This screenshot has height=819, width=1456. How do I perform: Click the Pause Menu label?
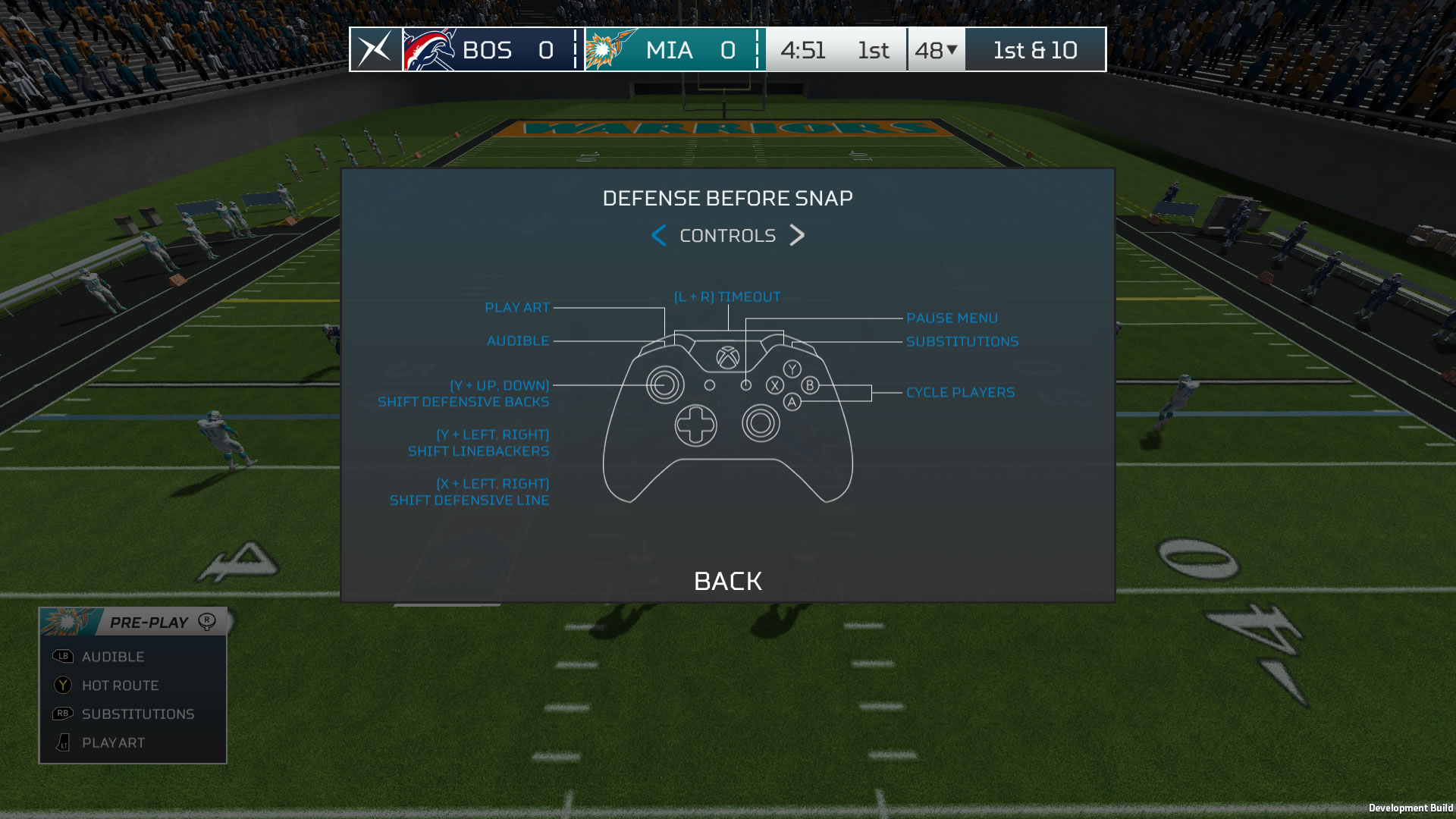(952, 318)
